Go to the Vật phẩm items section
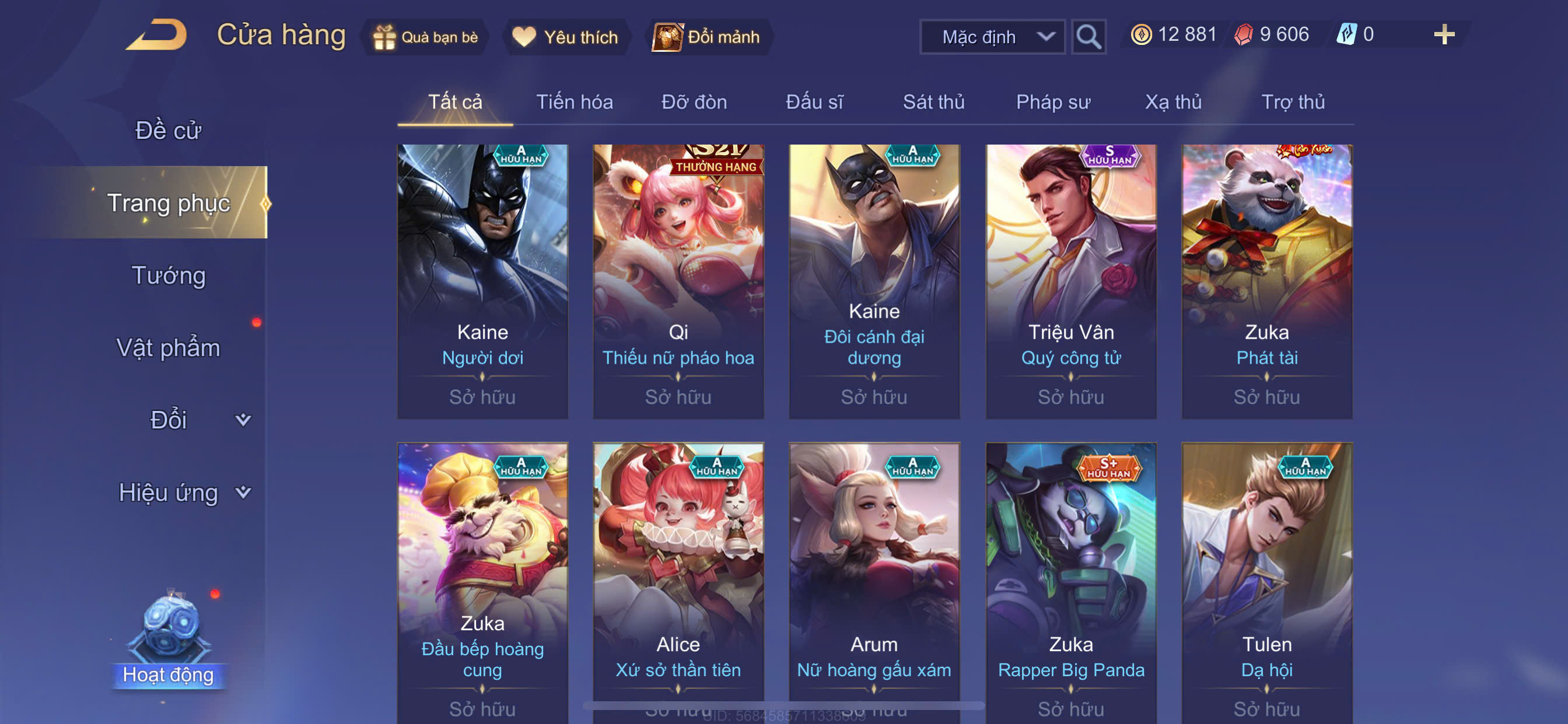Screen dimensions: 1568x724 click(168, 347)
